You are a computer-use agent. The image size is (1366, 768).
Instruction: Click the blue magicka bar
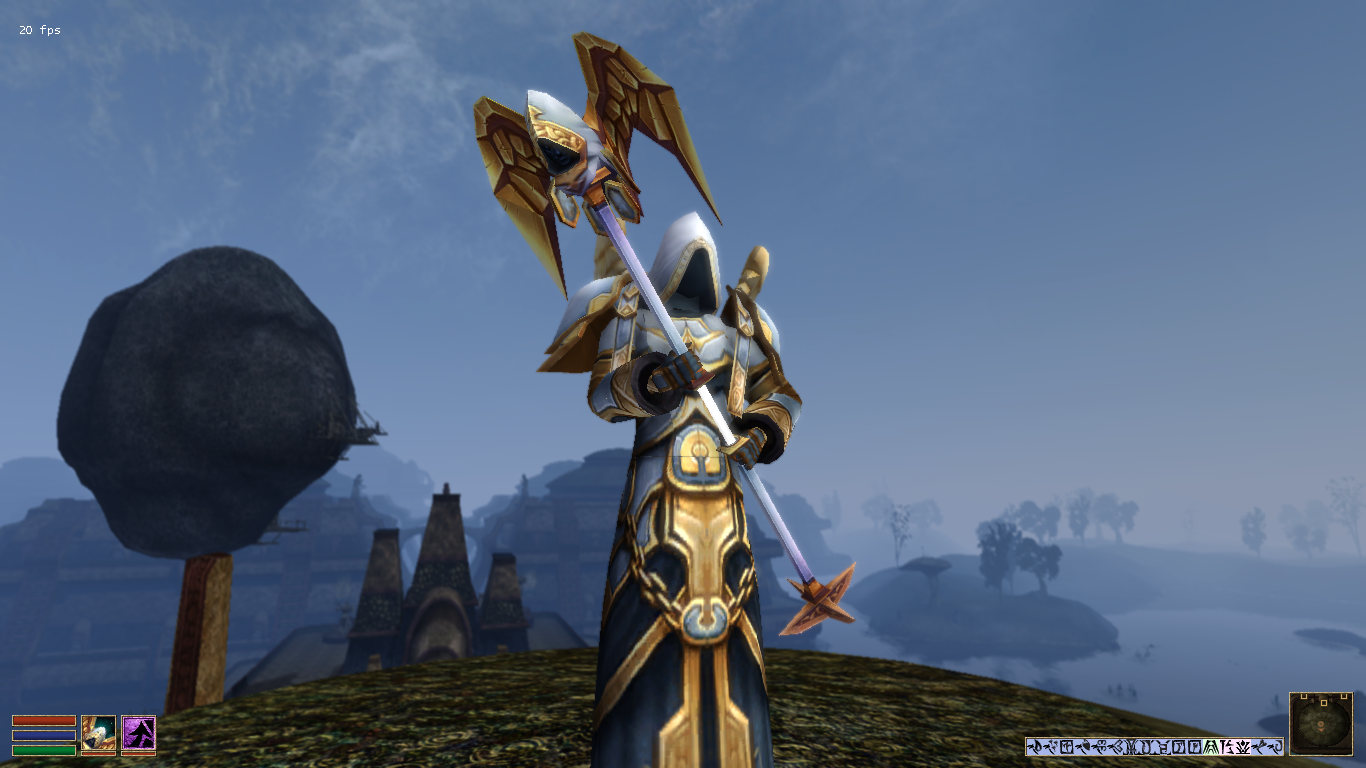click(x=44, y=736)
